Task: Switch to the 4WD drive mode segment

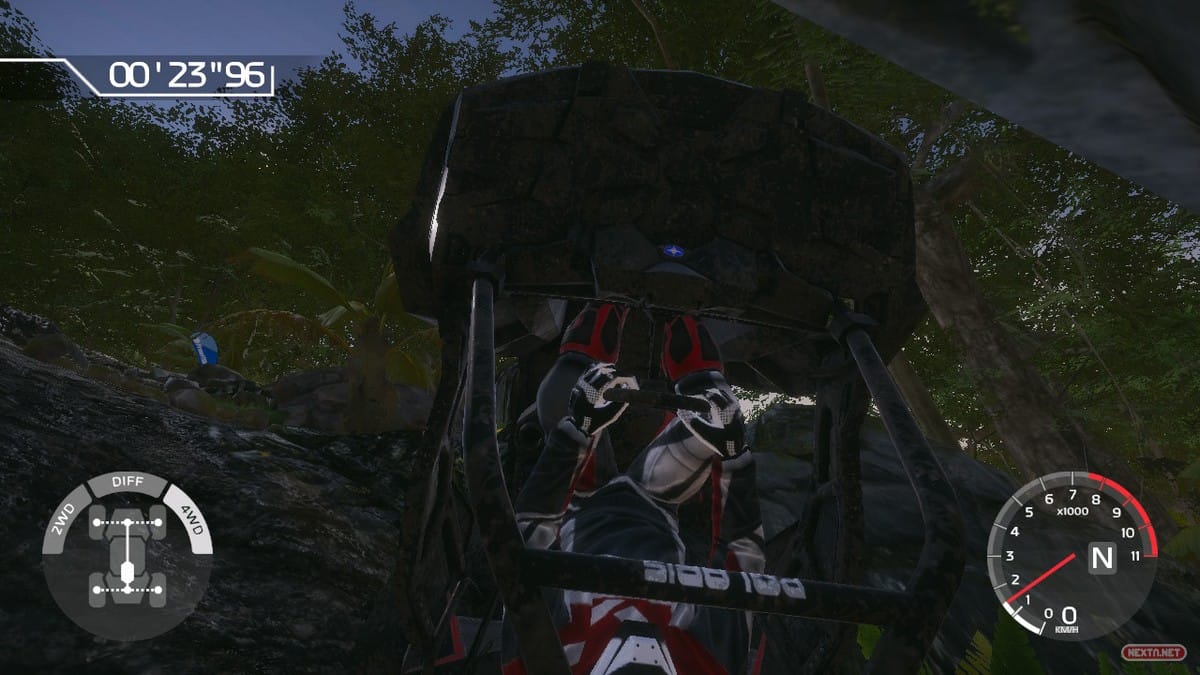Action: tap(191, 517)
